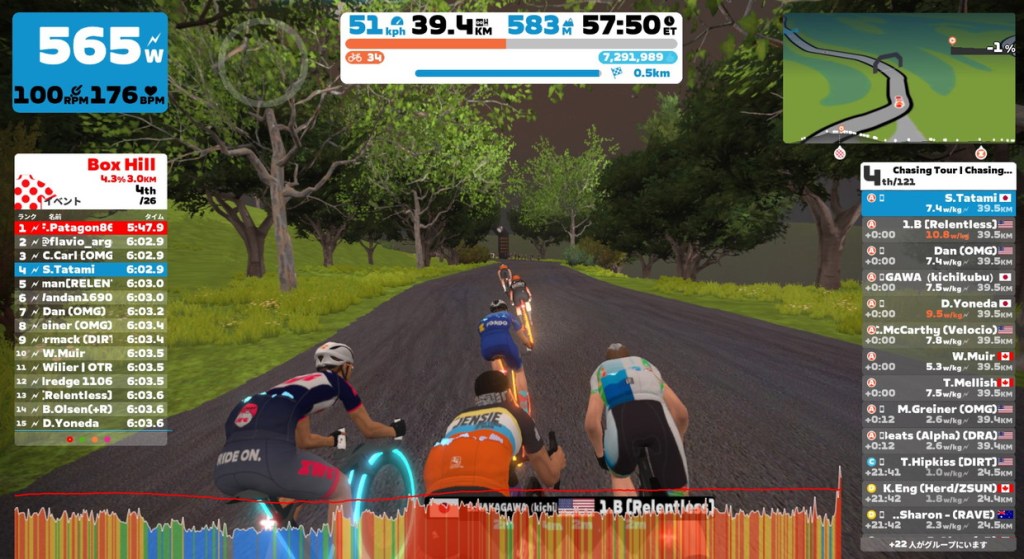
Task: Pick the Sharon - (RAVE) rider row
Action: point(938,519)
